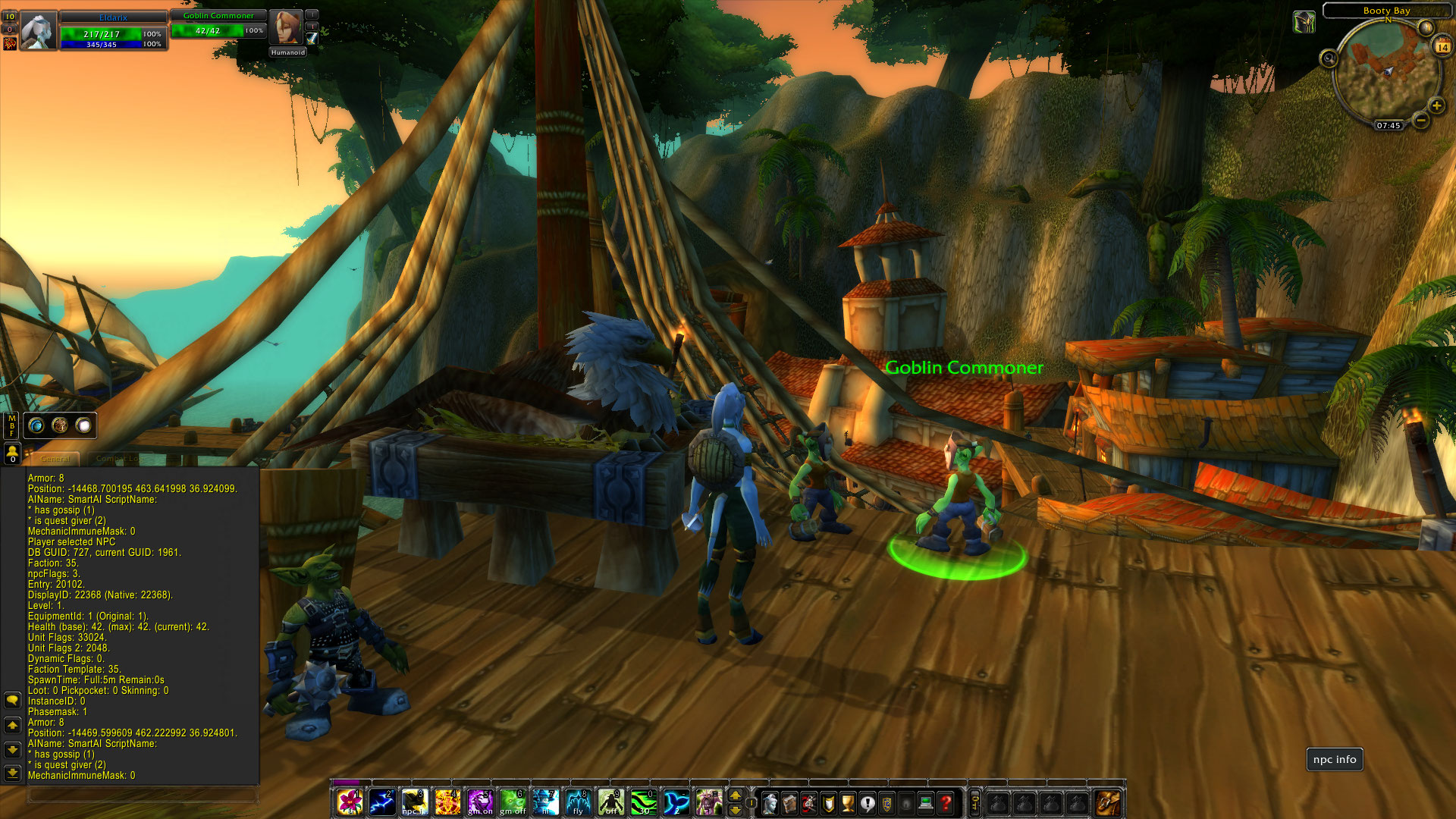Click the 'npc info' button
This screenshot has height=819, width=1456.
point(1334,759)
